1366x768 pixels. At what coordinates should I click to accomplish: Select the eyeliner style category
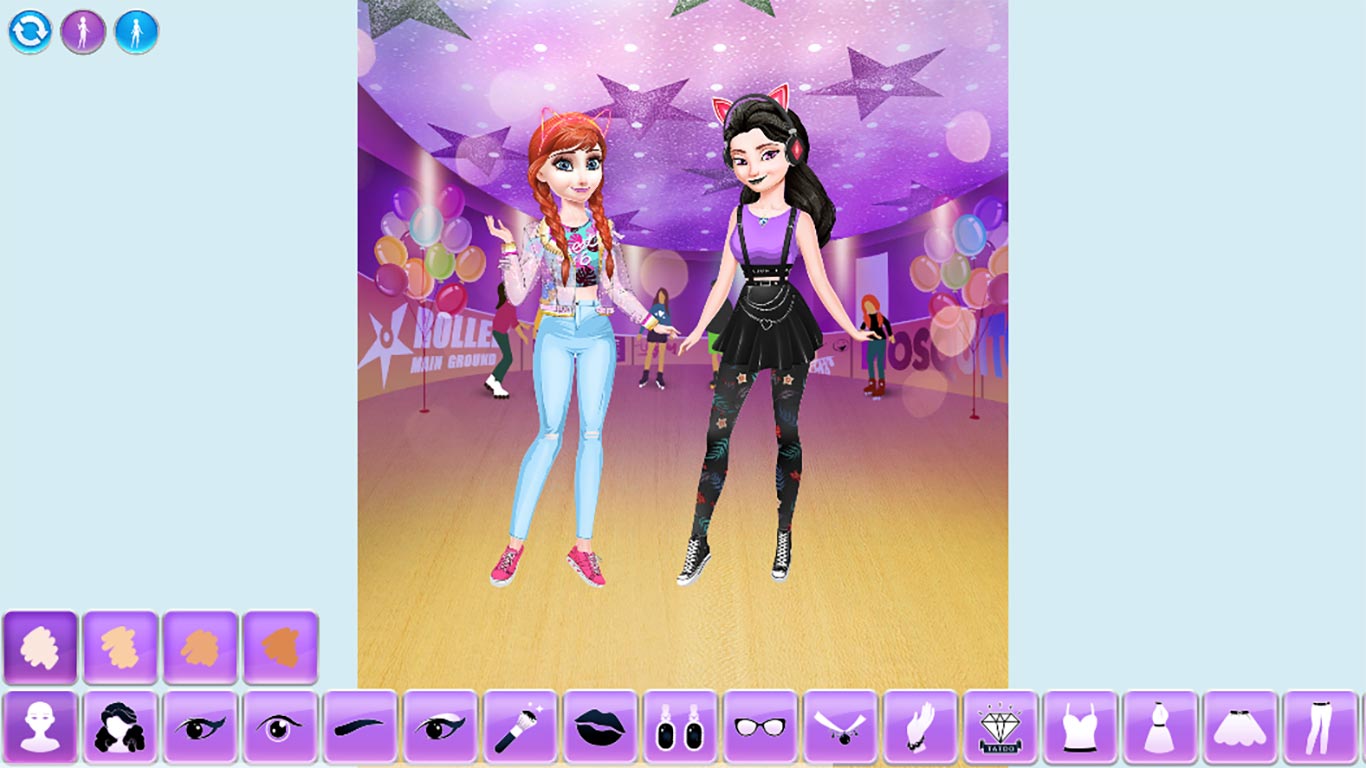[200, 735]
